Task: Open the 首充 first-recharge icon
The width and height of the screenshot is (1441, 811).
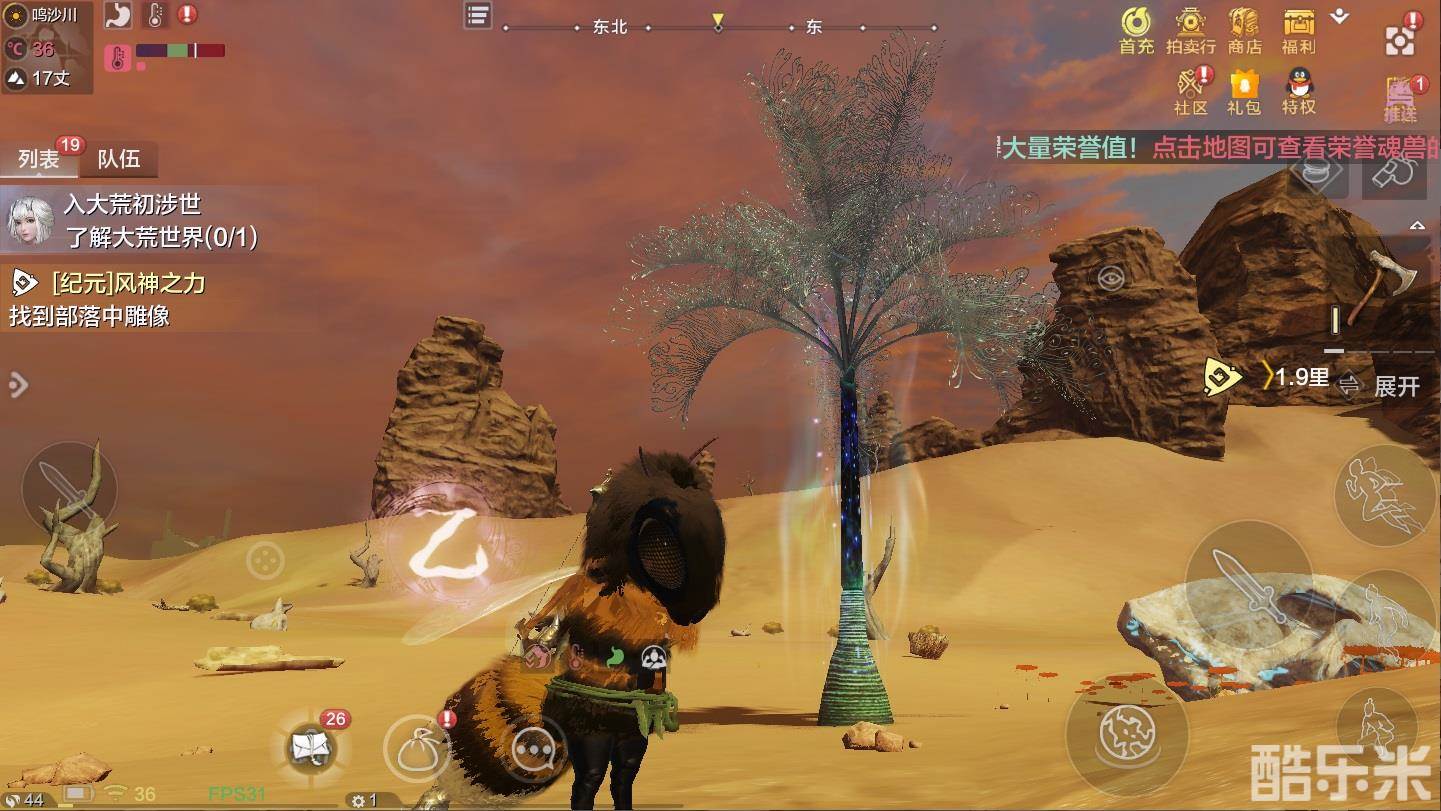Action: coord(1136,30)
